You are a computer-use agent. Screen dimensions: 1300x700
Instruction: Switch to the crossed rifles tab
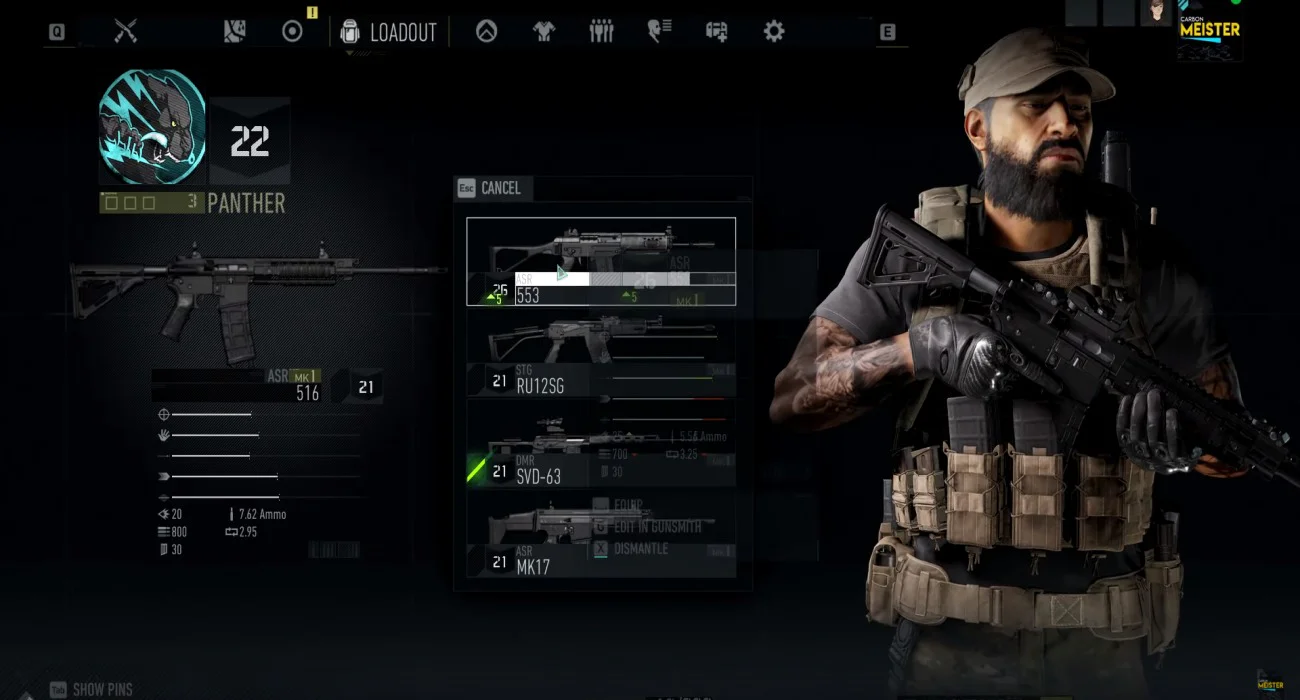(125, 32)
